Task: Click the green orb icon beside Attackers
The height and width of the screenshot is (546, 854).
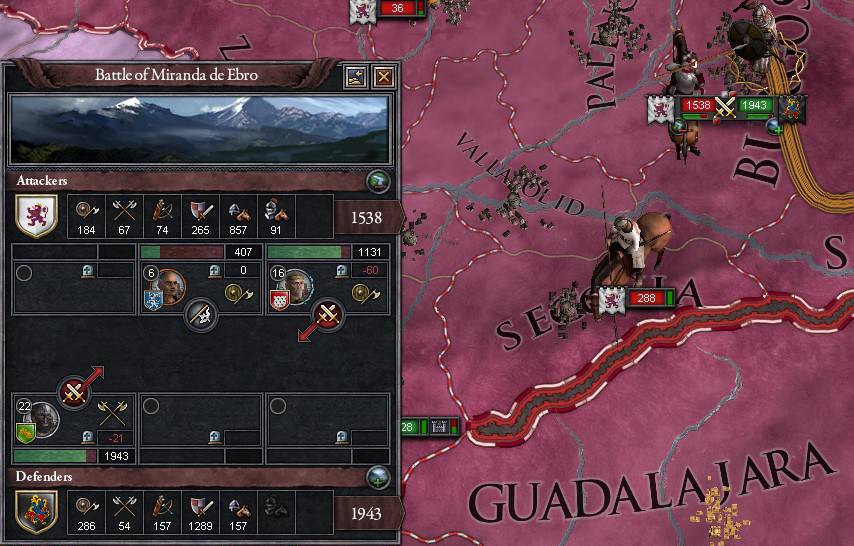Action: [377, 181]
